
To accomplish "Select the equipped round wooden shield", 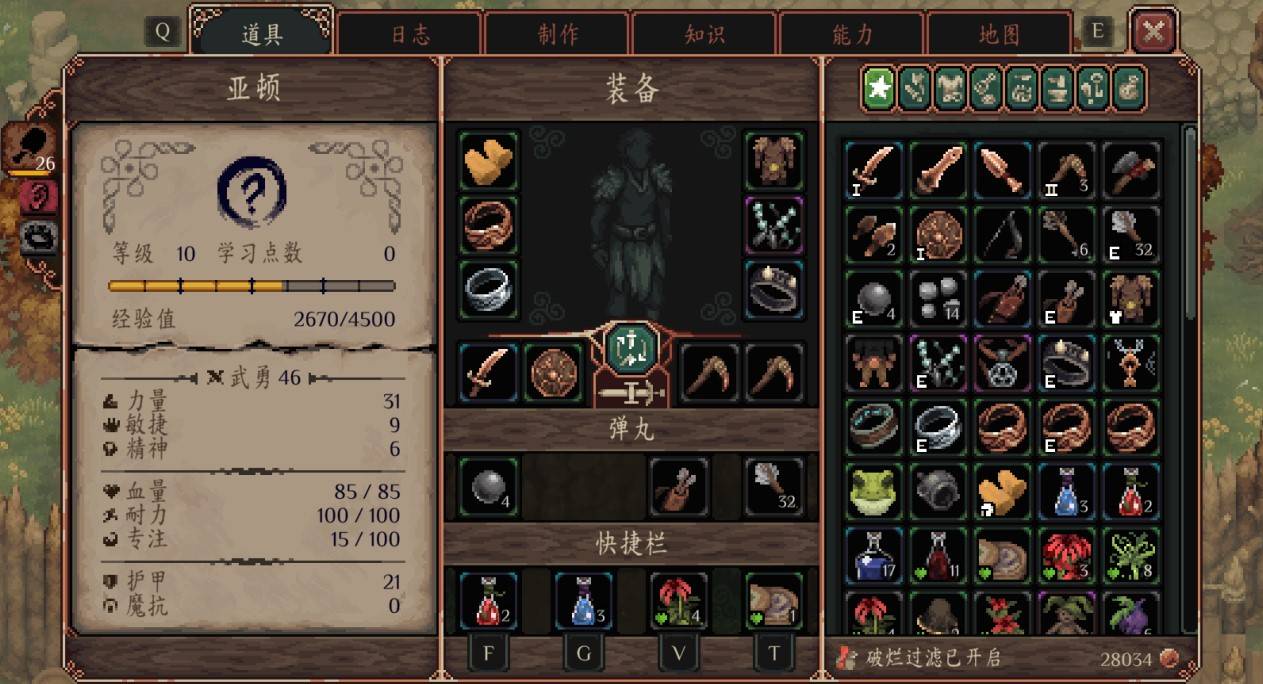I will 553,372.
